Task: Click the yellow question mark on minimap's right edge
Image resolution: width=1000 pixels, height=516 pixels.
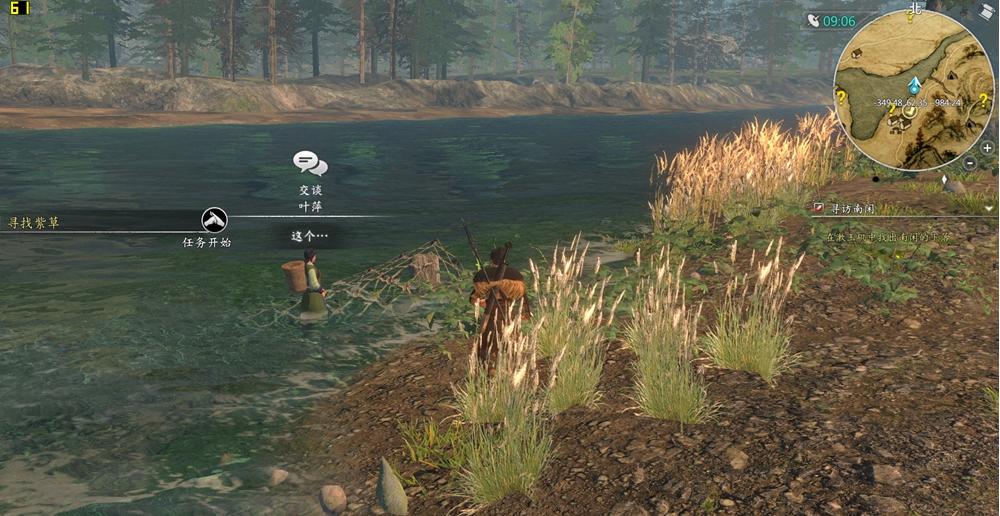Action: 983,99
